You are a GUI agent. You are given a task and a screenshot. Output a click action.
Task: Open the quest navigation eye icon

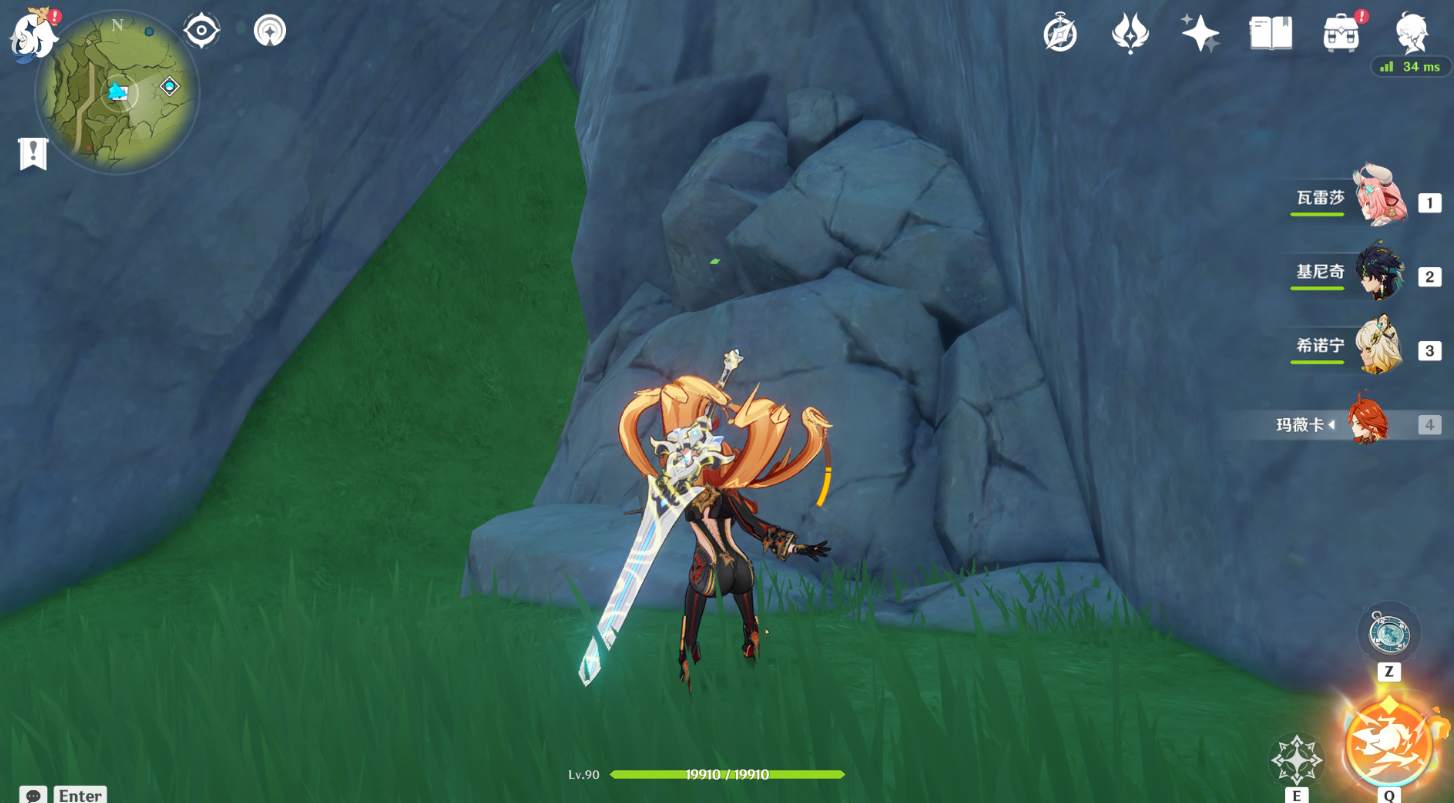(201, 31)
